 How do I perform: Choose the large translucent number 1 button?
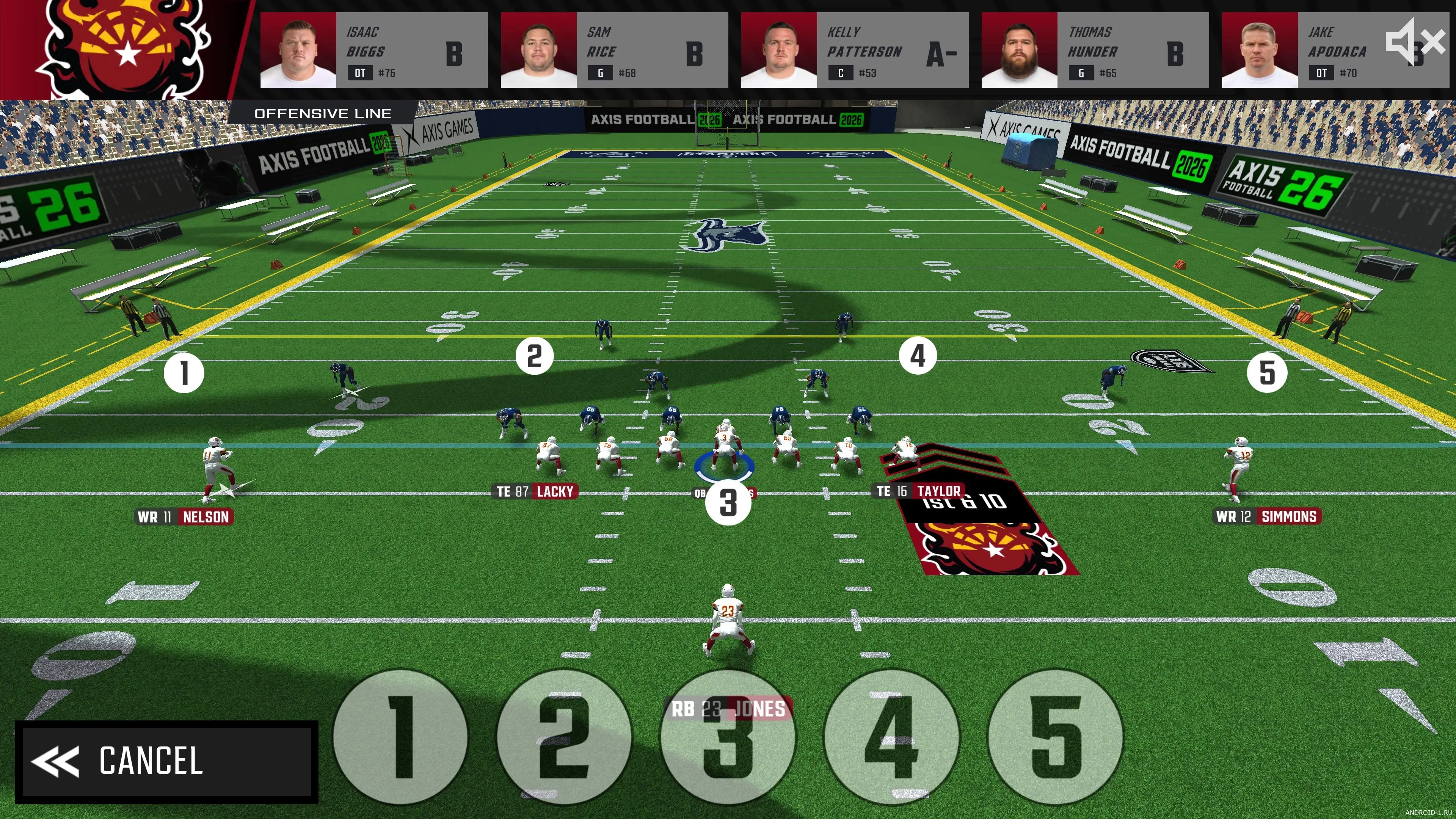(400, 736)
